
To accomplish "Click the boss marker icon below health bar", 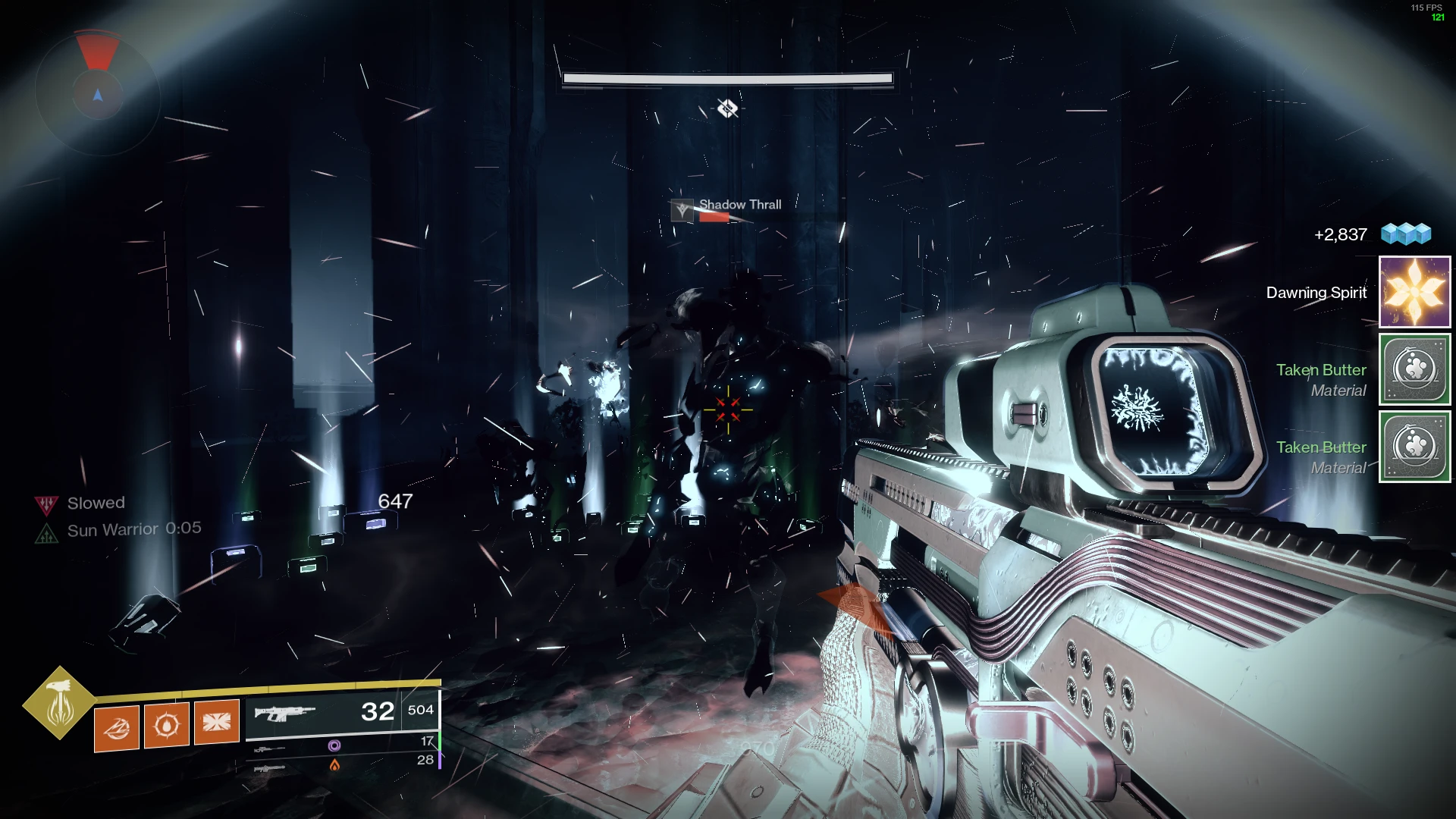I will (727, 109).
